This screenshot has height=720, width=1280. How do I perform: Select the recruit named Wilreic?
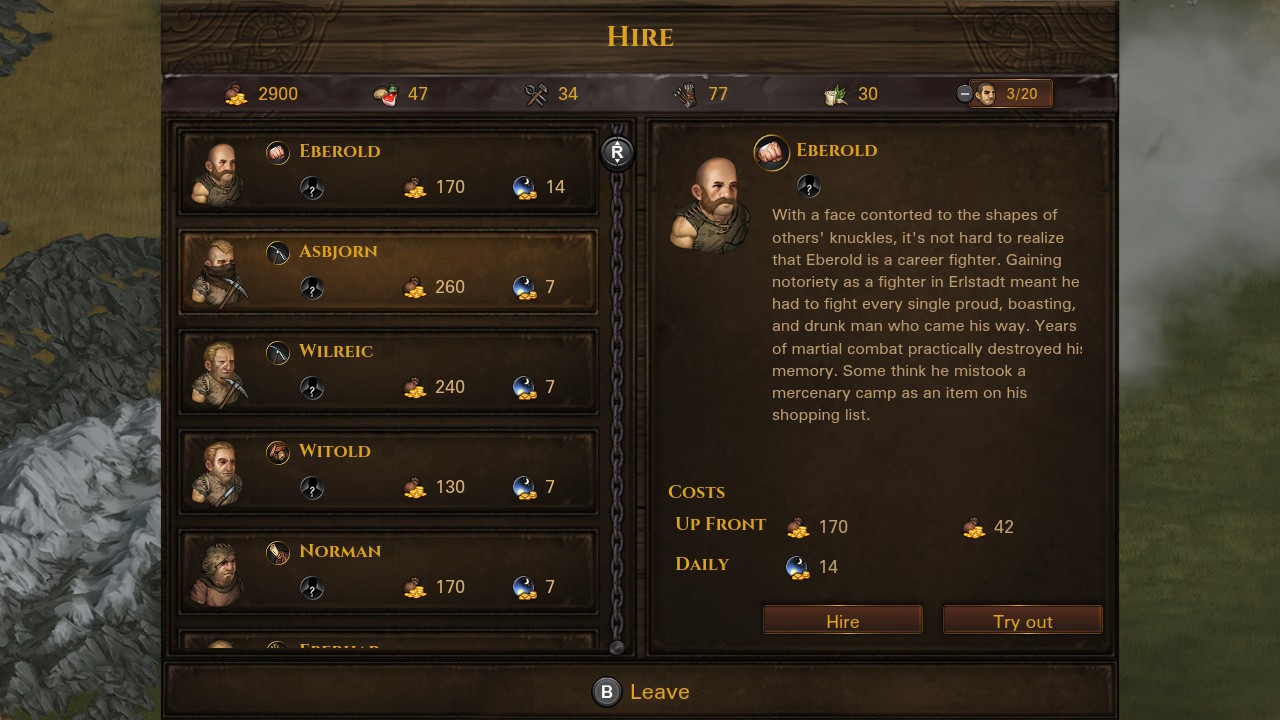tap(388, 370)
